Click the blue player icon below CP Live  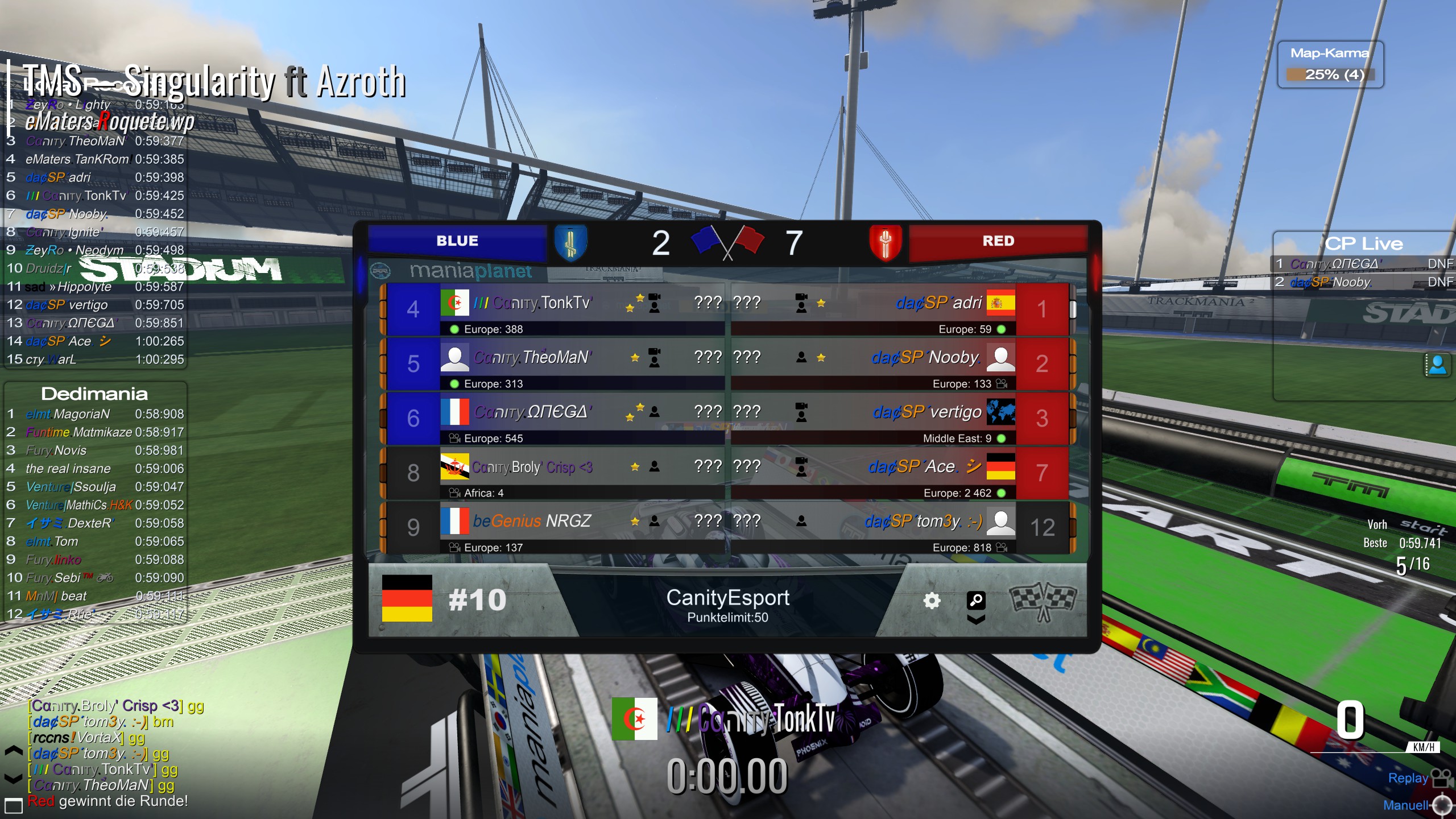tap(1438, 365)
